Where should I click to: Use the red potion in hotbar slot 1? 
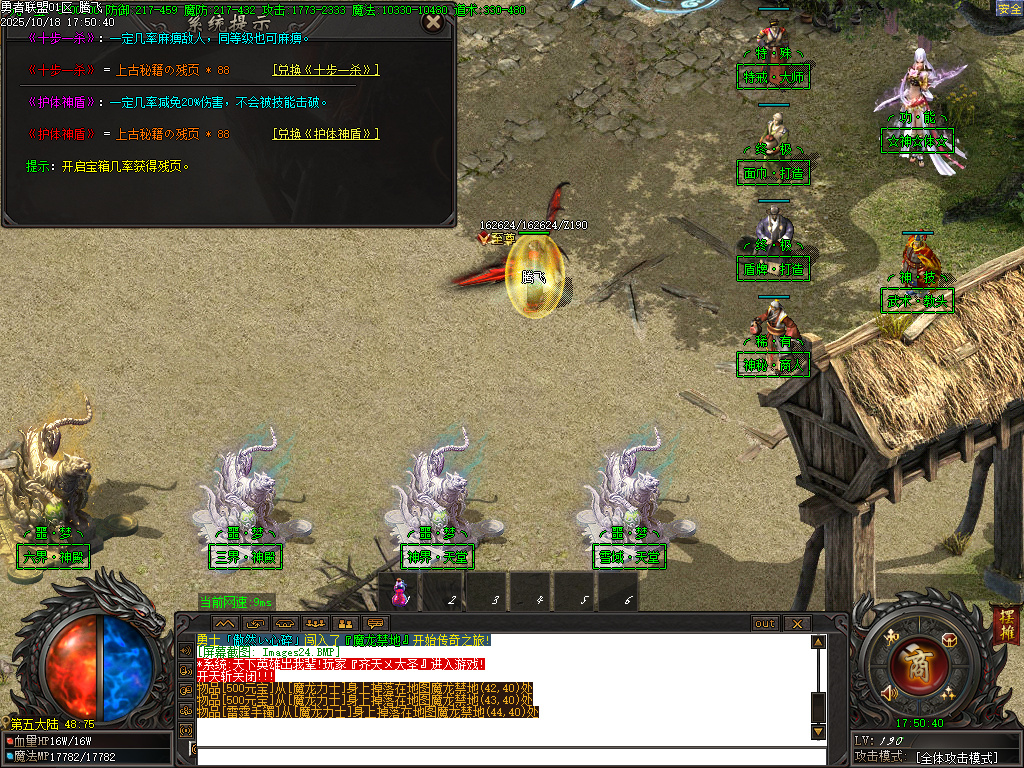point(400,593)
